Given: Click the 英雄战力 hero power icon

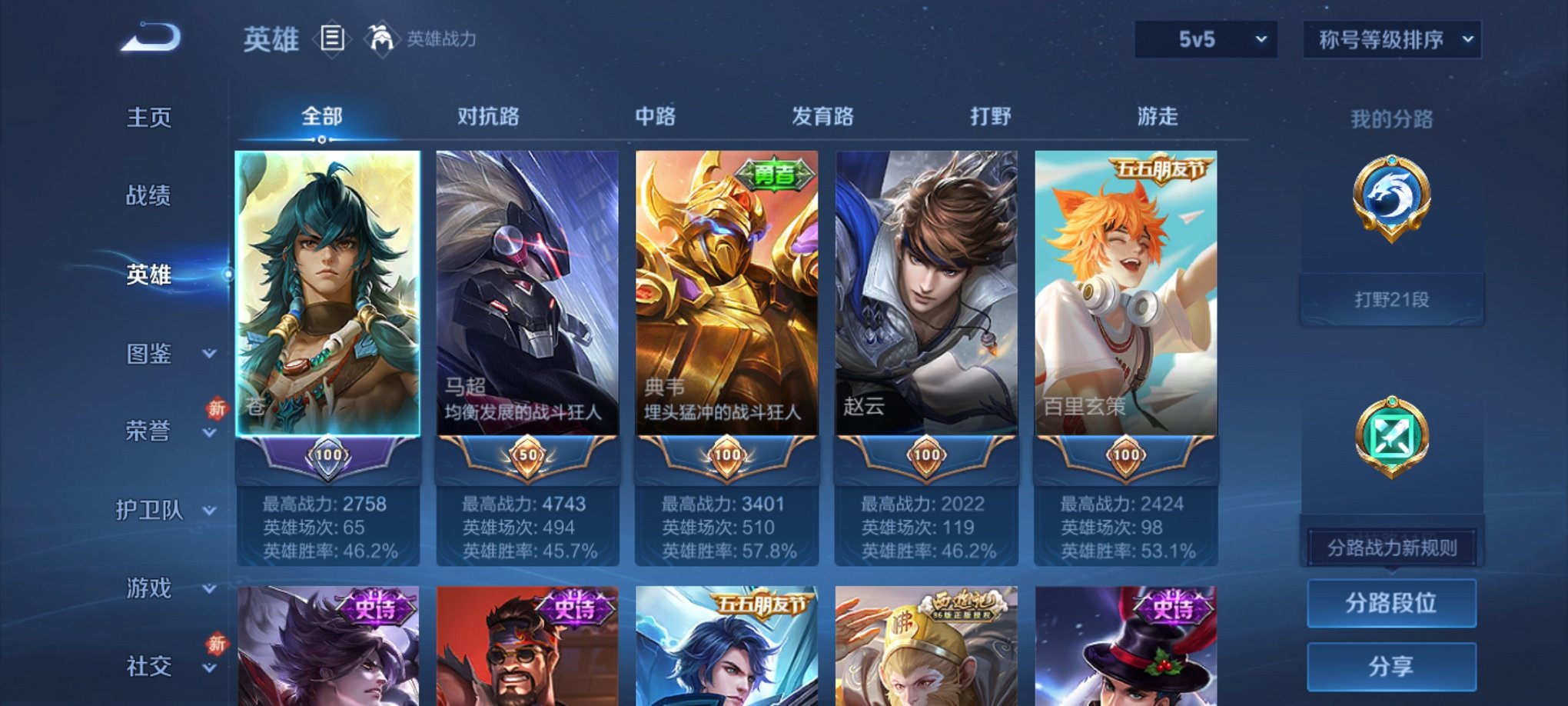Looking at the screenshot, I should tap(379, 36).
